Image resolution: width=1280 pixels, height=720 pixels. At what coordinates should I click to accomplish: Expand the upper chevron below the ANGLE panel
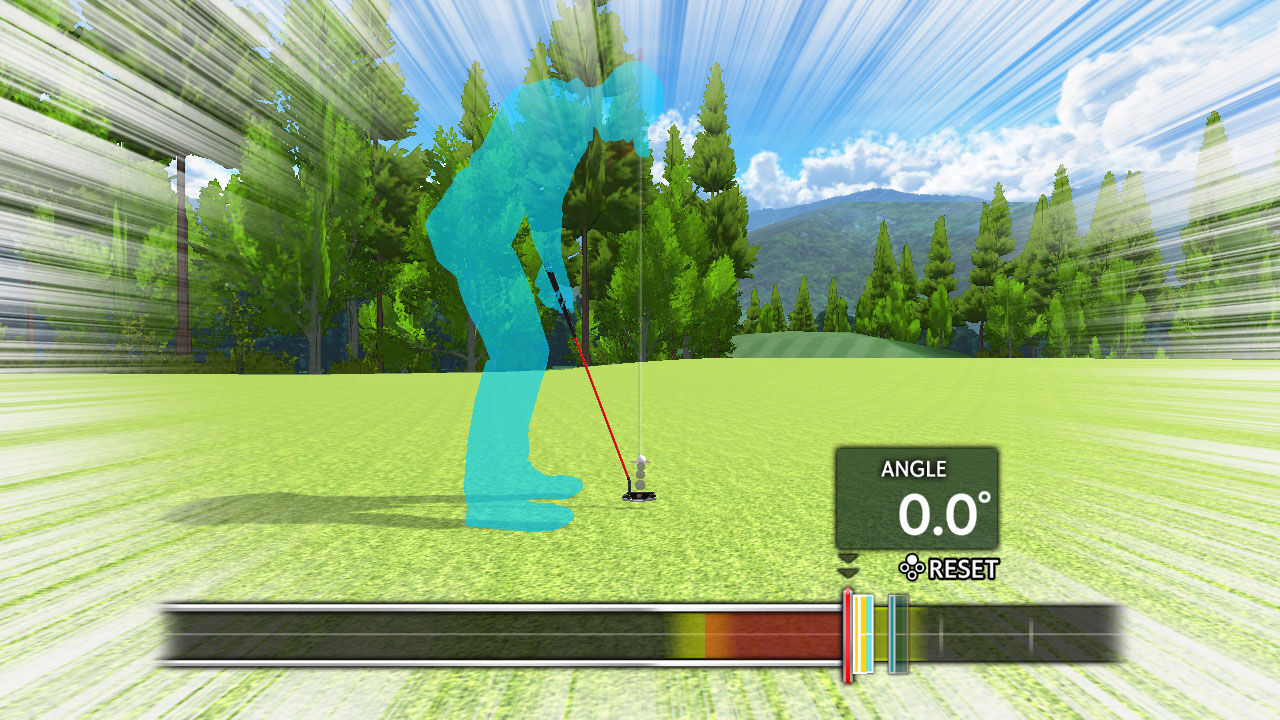848,558
